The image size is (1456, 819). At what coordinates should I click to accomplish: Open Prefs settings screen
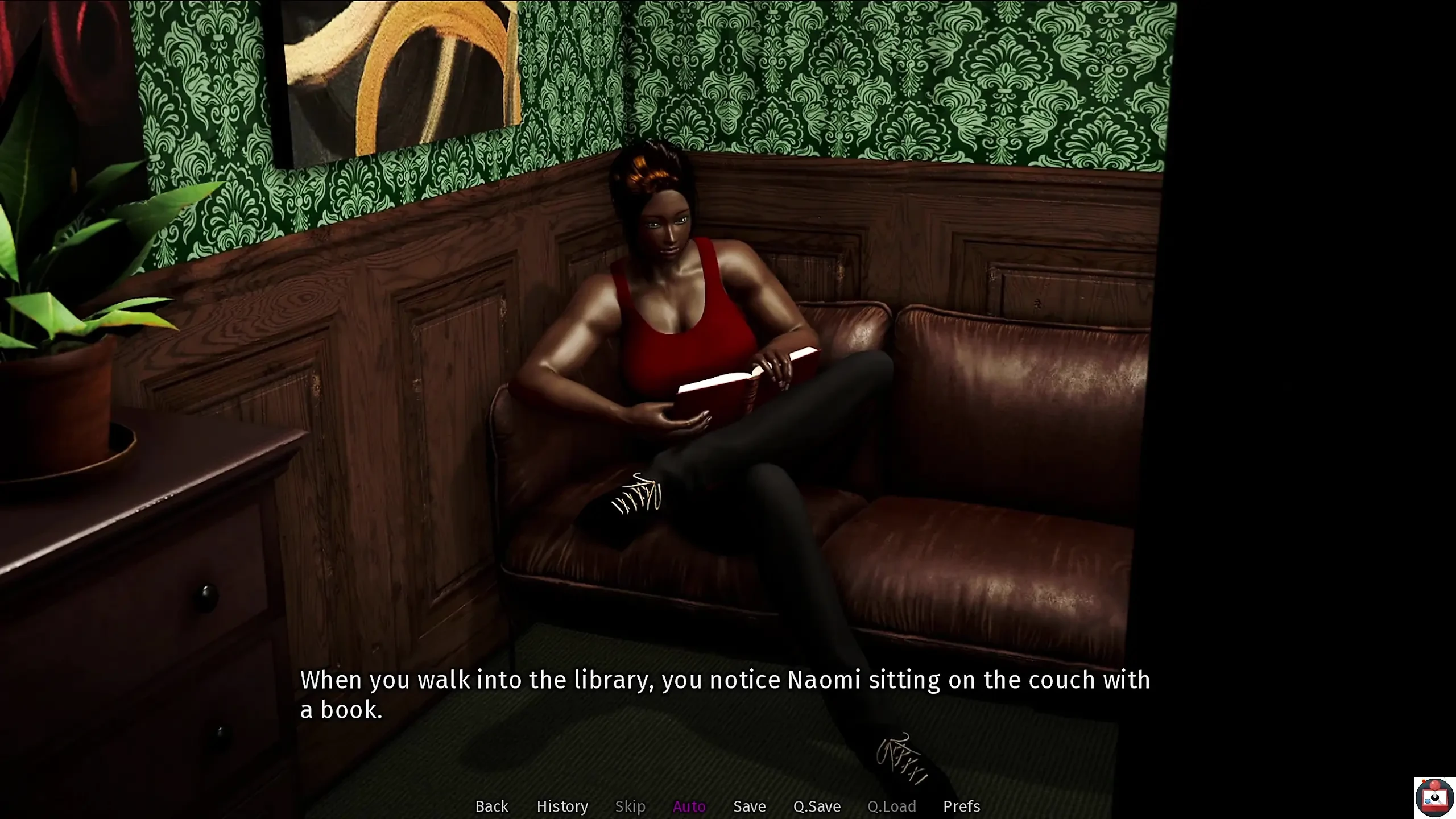pyautogui.click(x=961, y=806)
